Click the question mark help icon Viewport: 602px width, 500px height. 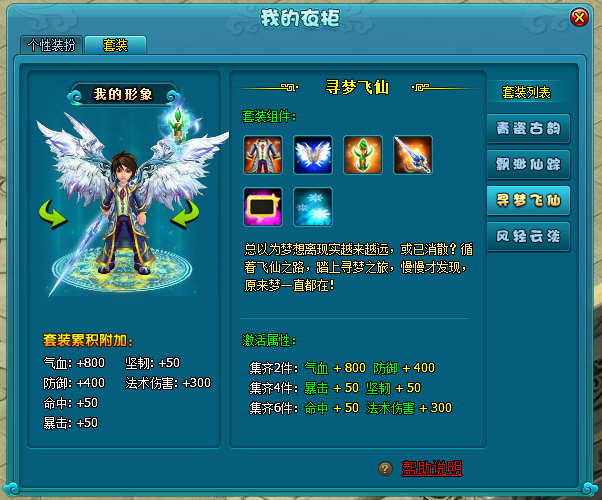385,468
